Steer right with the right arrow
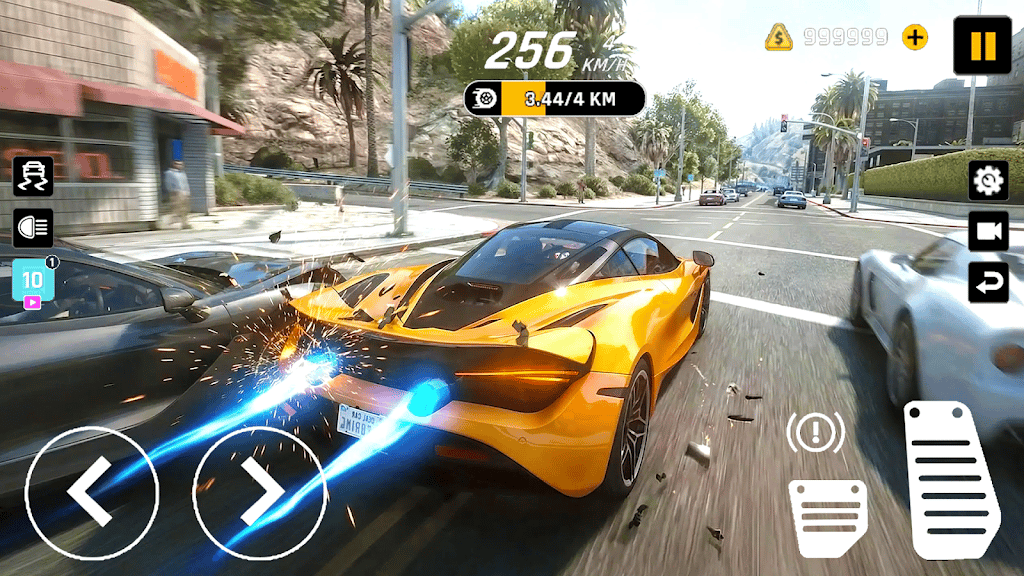 tap(259, 493)
